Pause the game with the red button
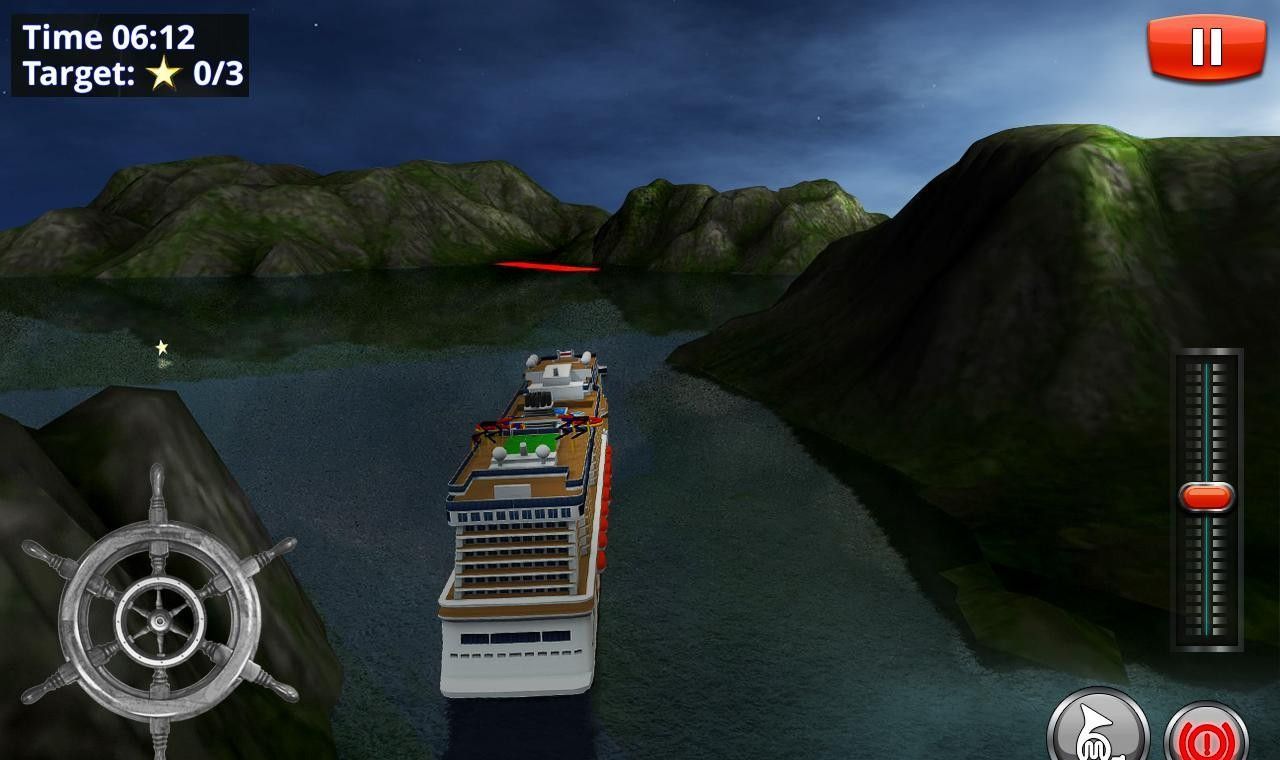This screenshot has height=760, width=1280. [x=1206, y=47]
